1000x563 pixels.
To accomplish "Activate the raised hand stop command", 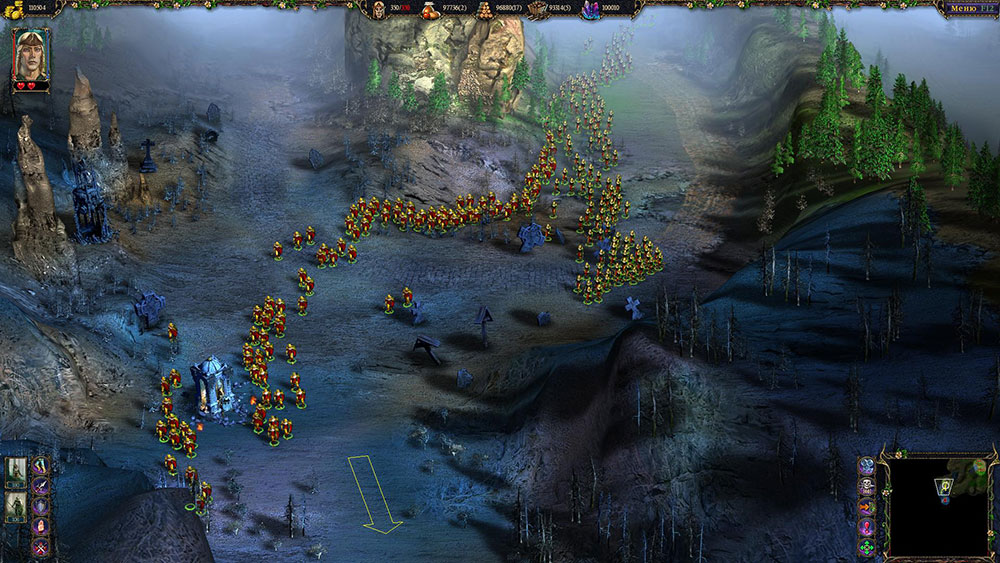I will (41, 526).
